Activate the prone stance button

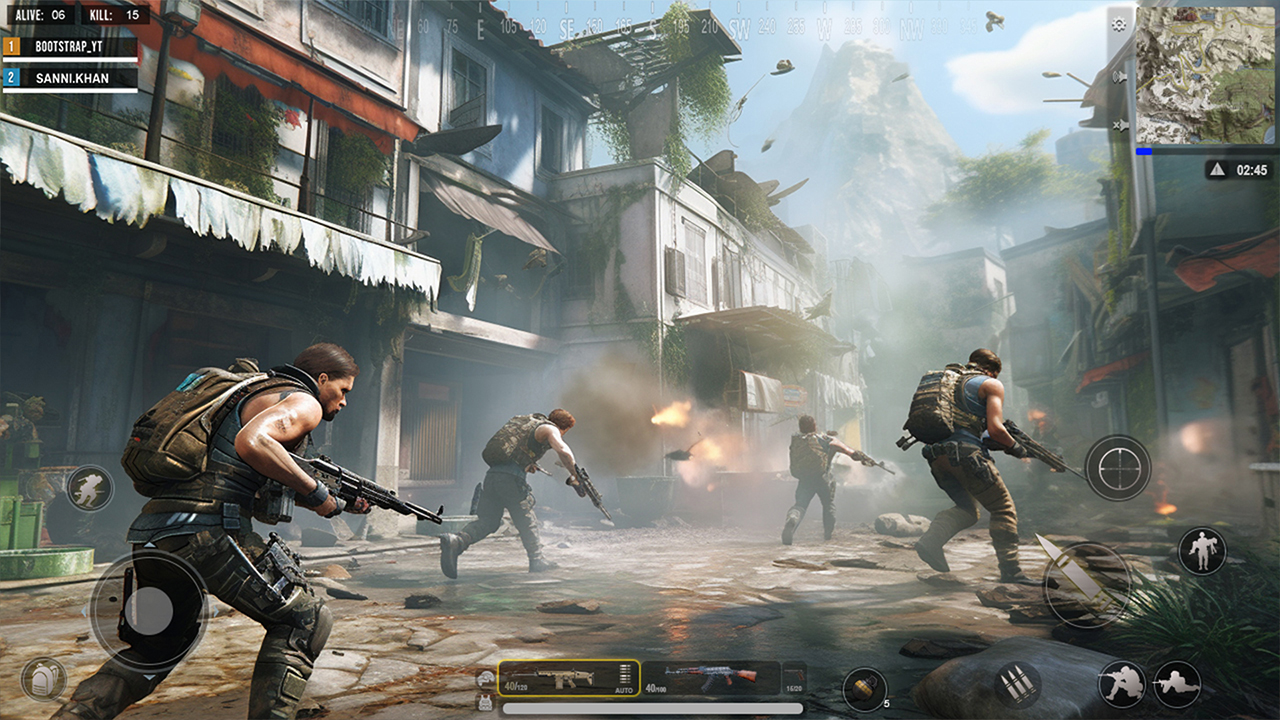point(1177,684)
